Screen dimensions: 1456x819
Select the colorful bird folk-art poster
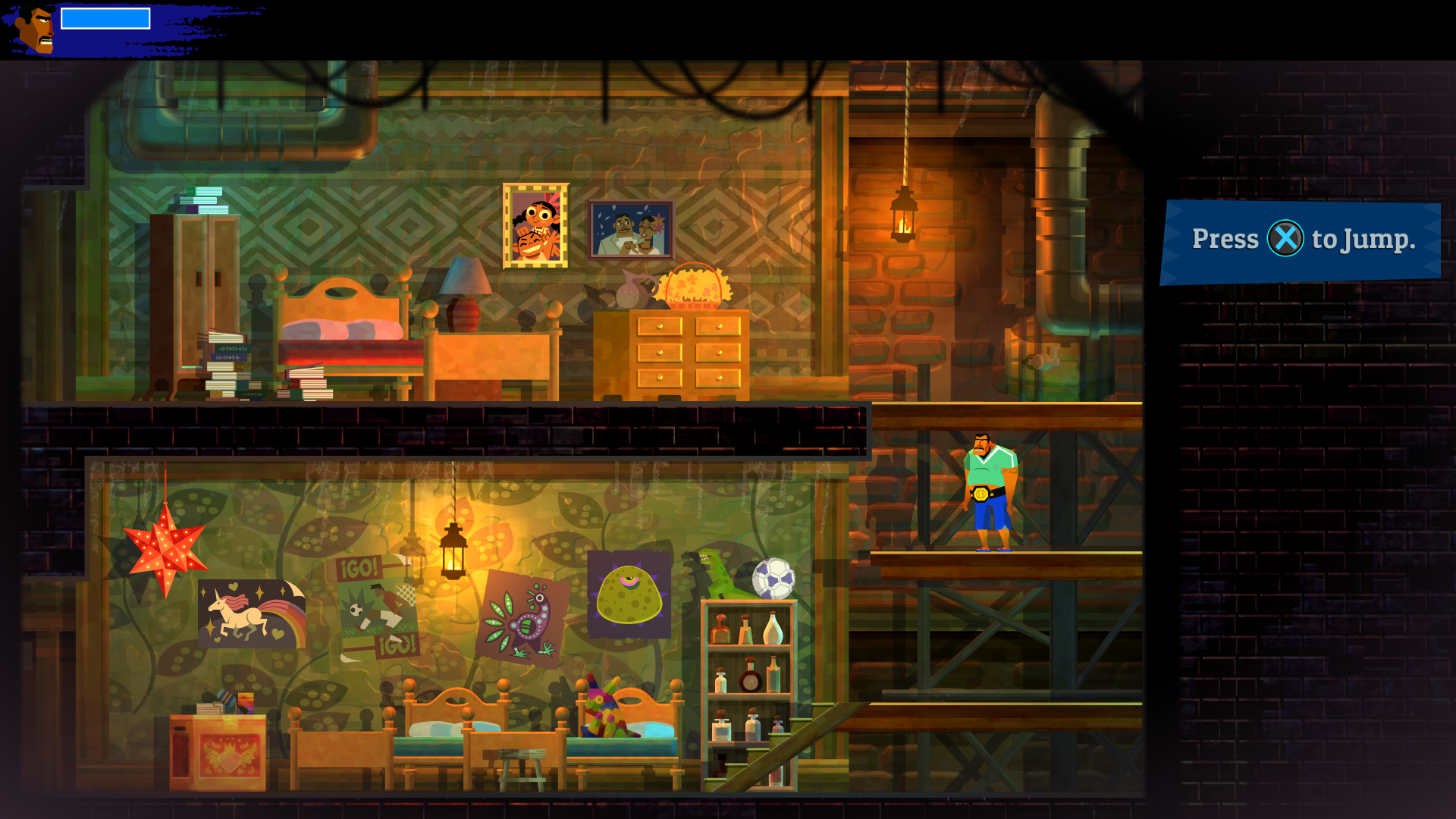coord(523,618)
